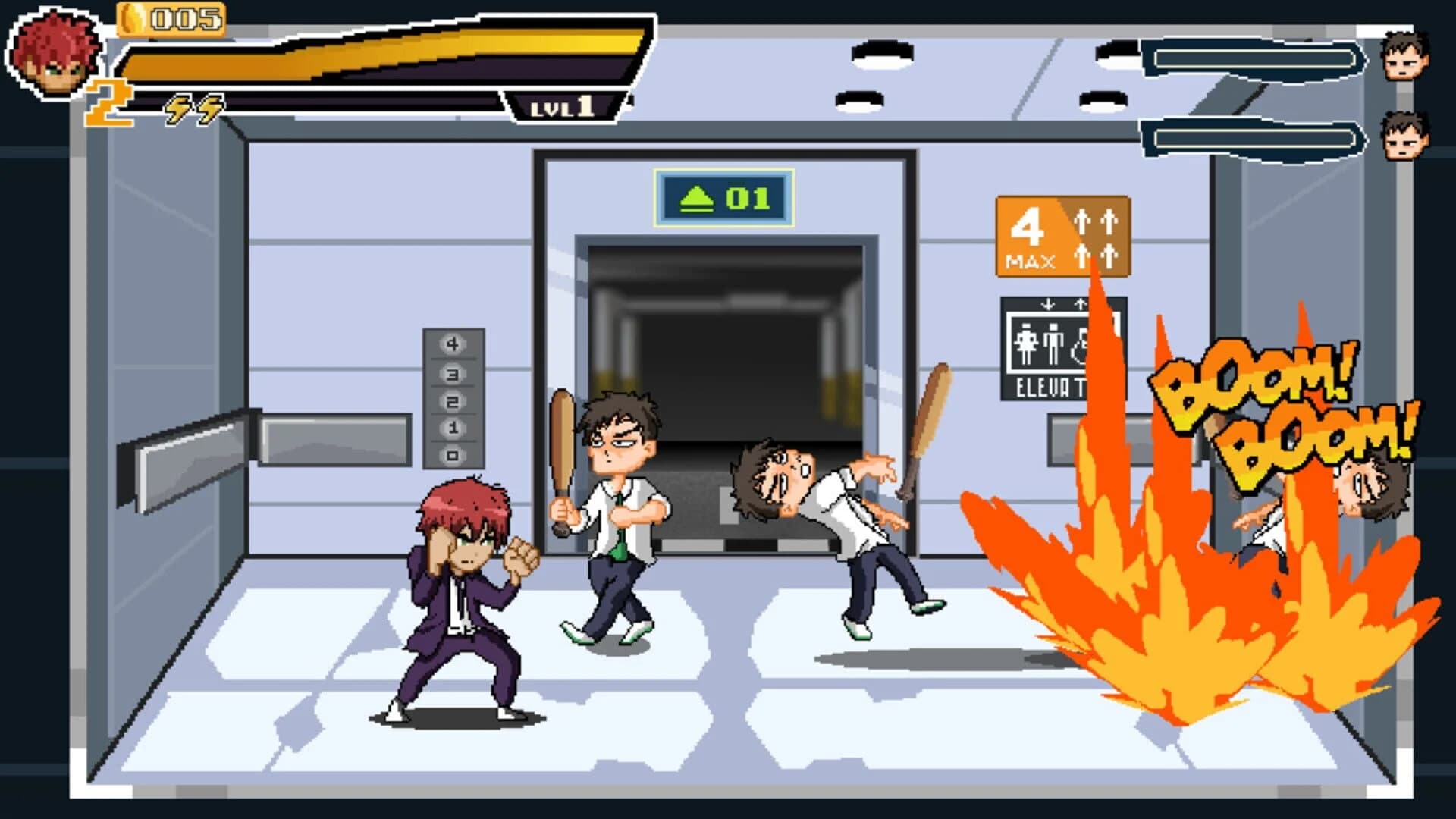Click the lightning bolt energy icons

tap(192, 108)
